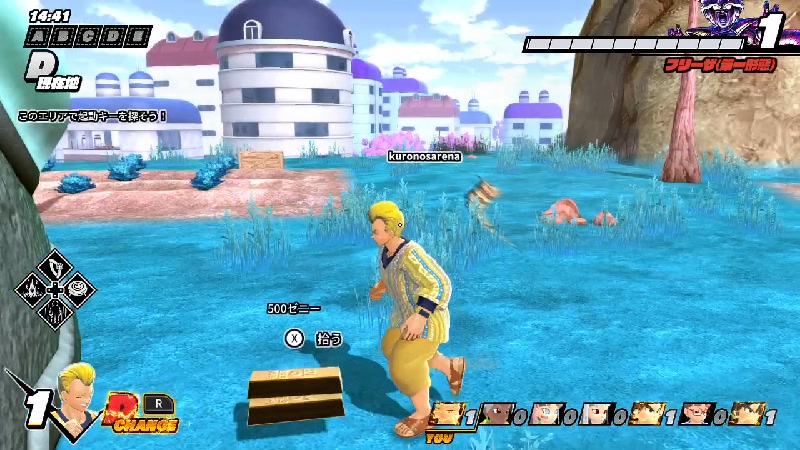Screen dimensions: 800x450
Task: Activate the D-Change transformation icon
Action: [140, 412]
